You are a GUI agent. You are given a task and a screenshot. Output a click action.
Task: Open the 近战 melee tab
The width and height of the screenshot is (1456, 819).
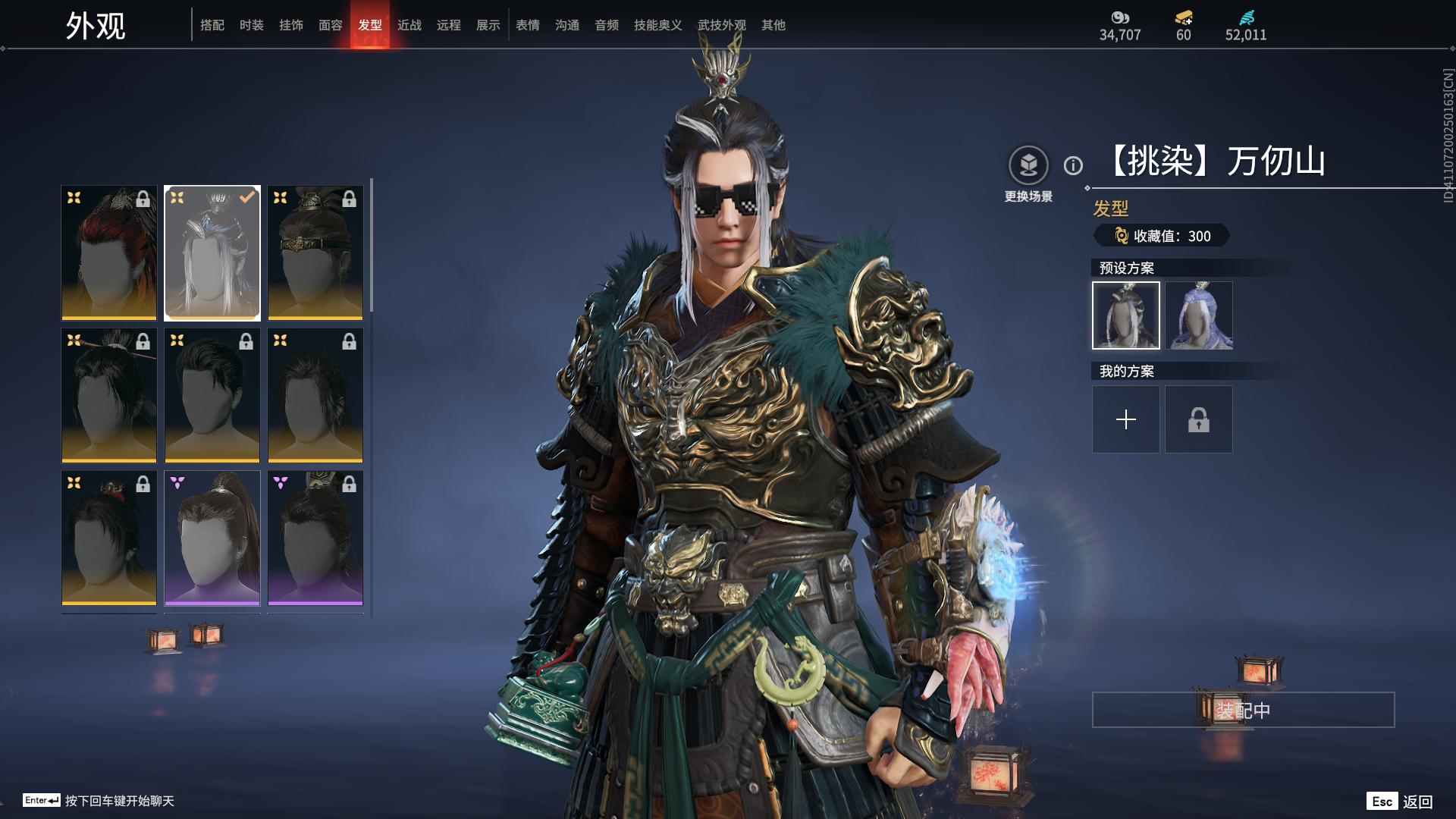[409, 25]
